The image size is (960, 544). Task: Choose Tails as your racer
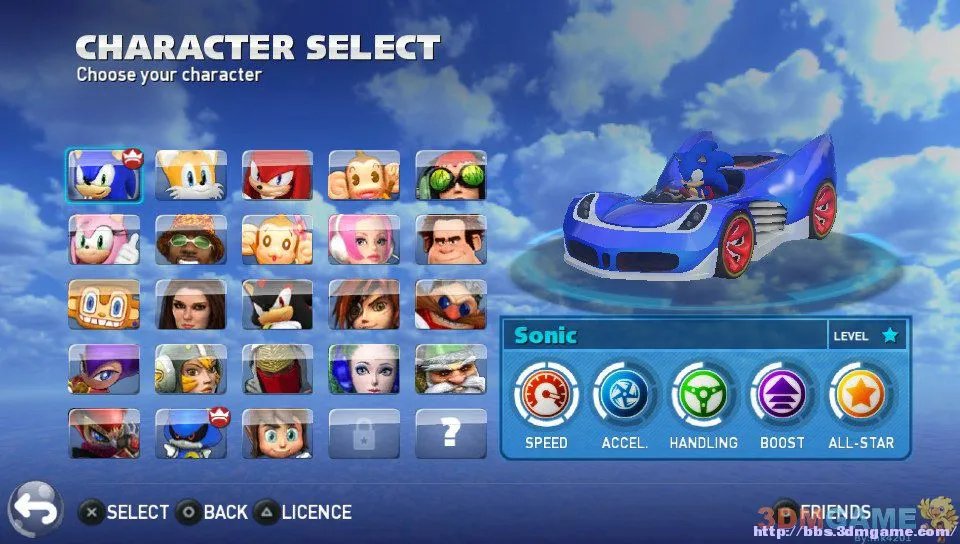point(191,176)
